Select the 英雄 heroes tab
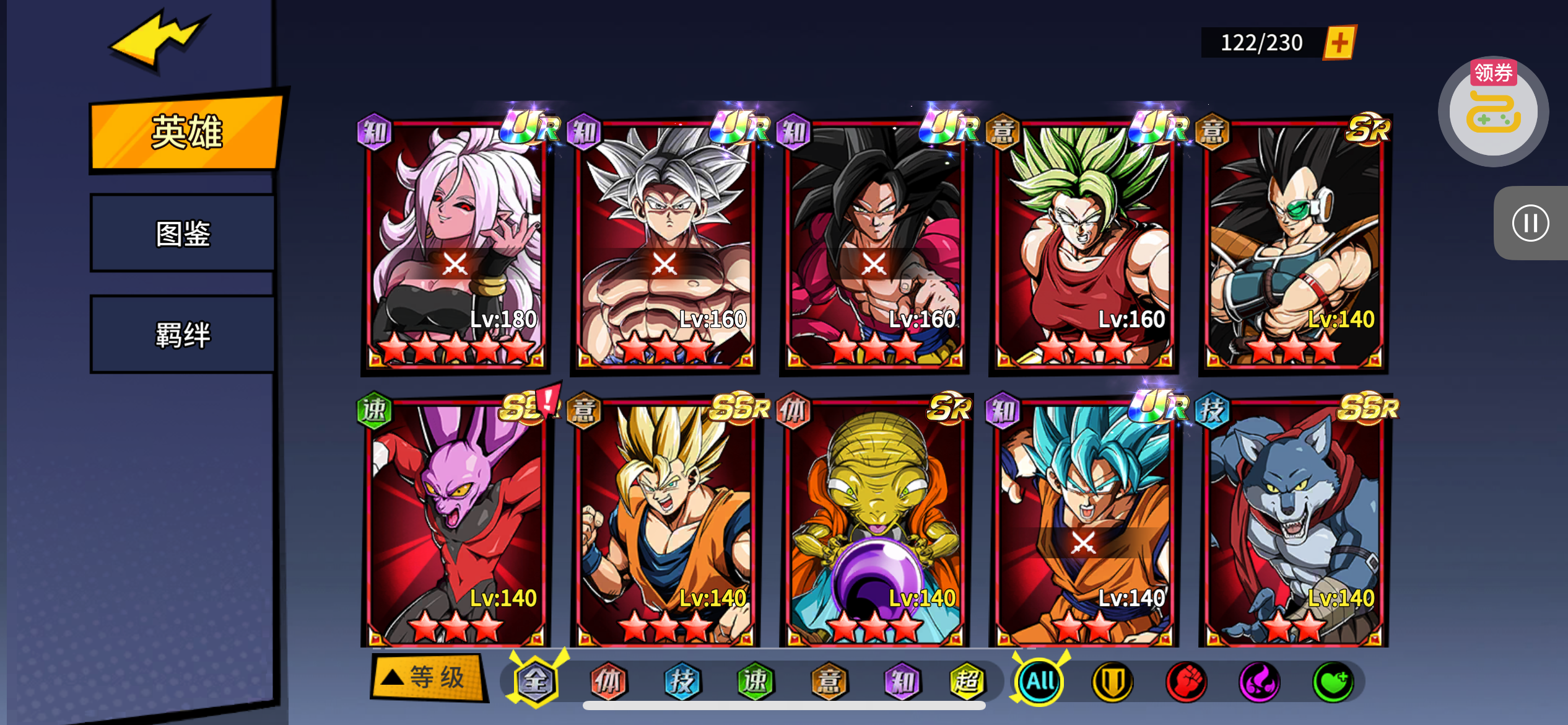Viewport: 1568px width, 725px height. tap(186, 132)
